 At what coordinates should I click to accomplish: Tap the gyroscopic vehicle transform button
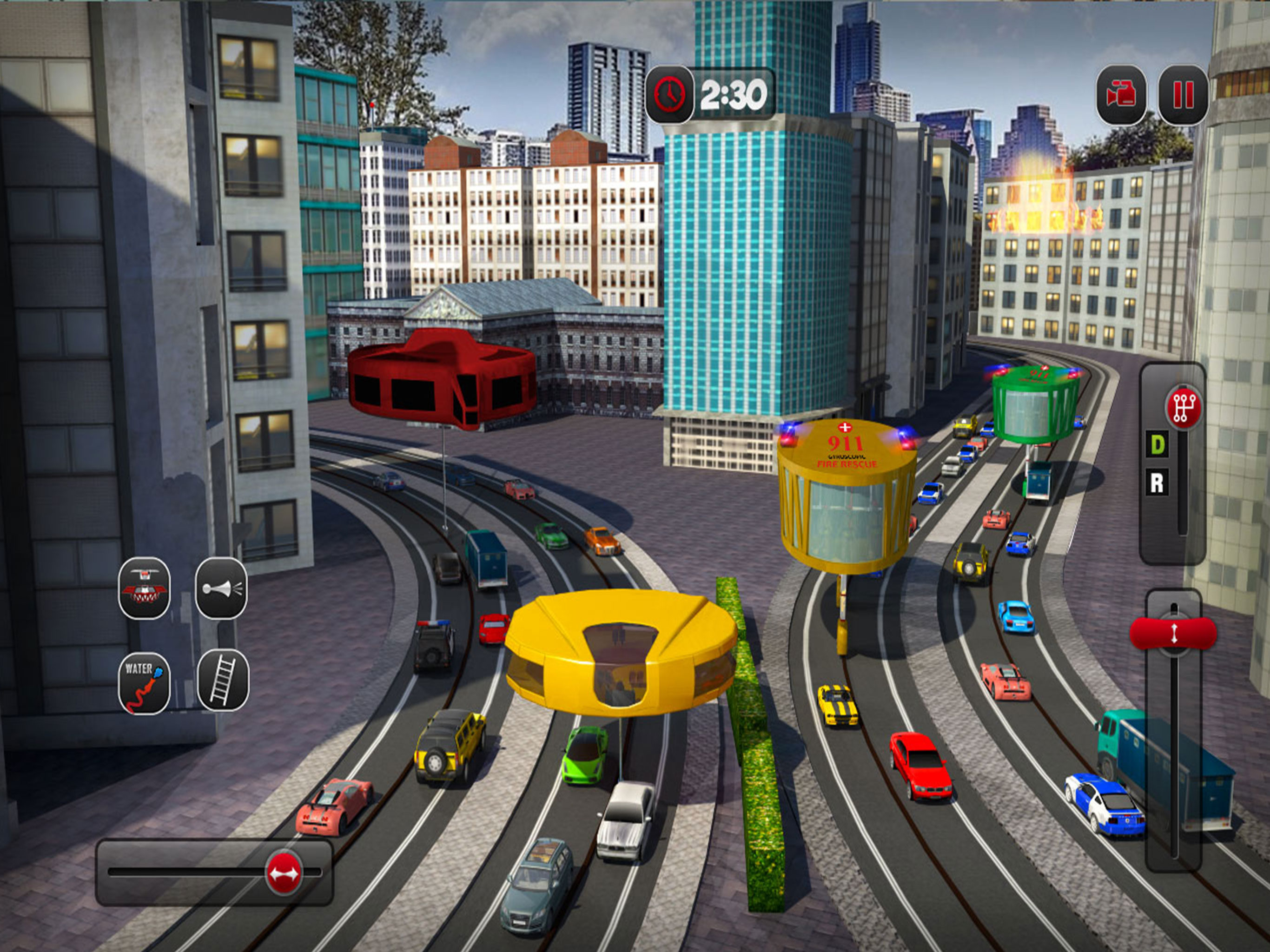pyautogui.click(x=144, y=588)
